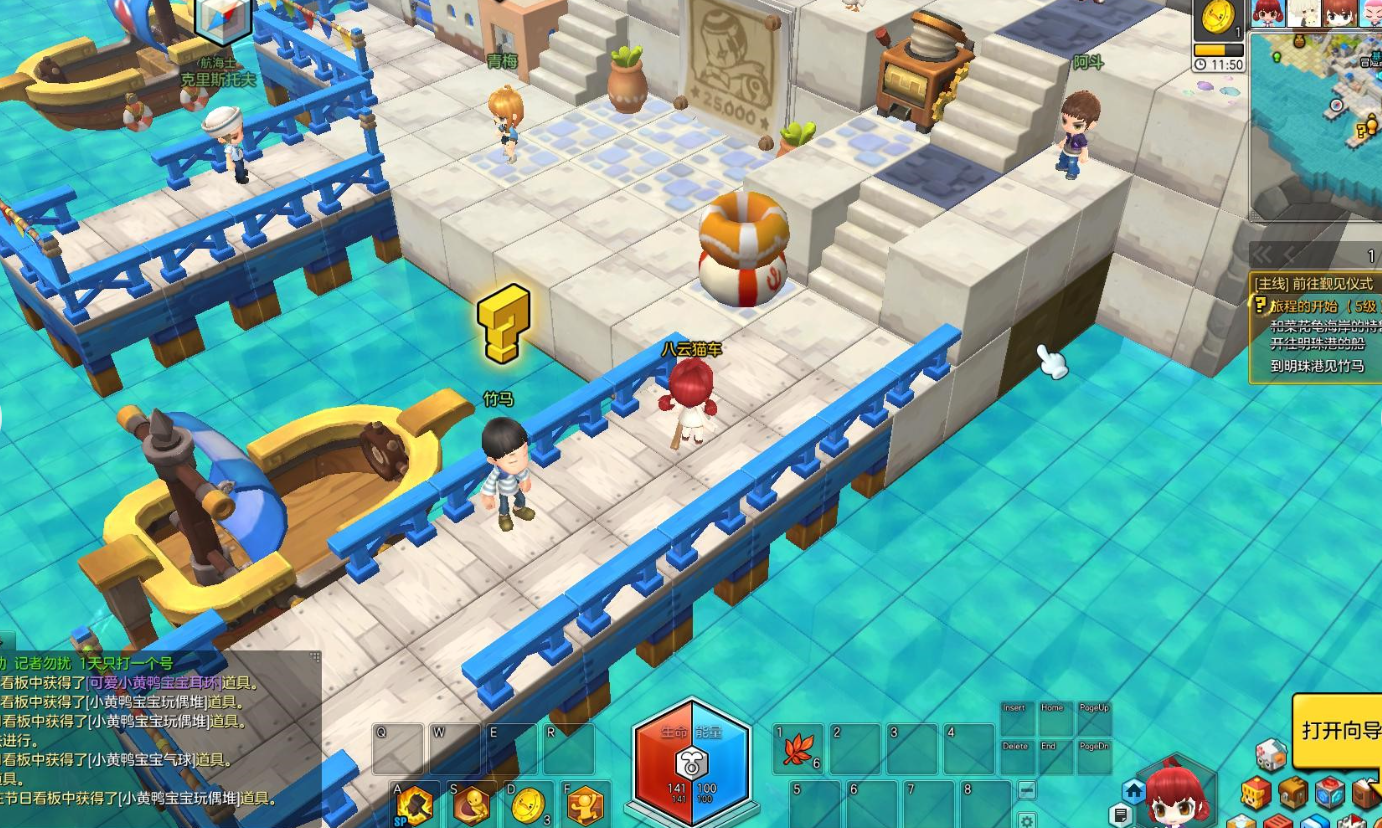Open the main quest 前往觐见仪式 tracker entry
Image resolution: width=1382 pixels, height=828 pixels.
pyautogui.click(x=1312, y=284)
